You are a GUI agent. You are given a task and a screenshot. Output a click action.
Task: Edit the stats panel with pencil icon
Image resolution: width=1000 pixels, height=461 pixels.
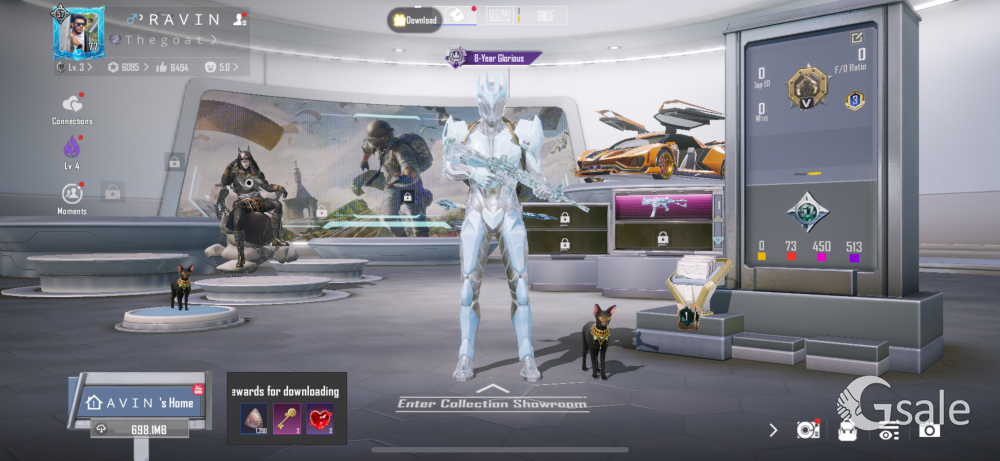pos(857,38)
